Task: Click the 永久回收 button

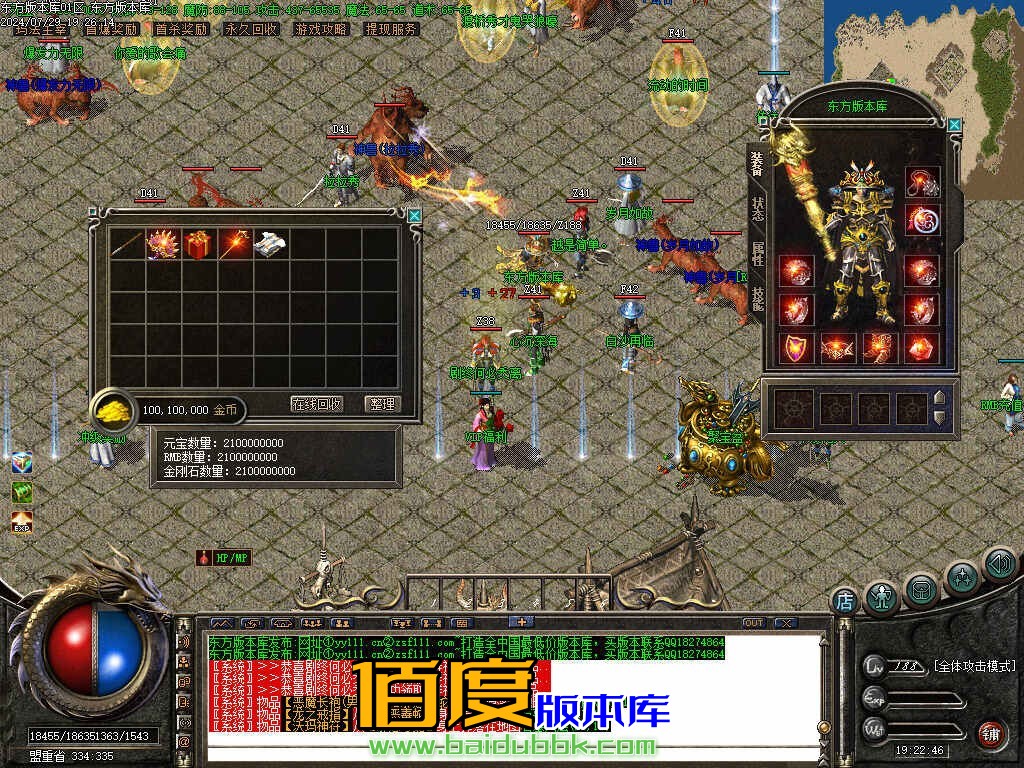Action: [251, 29]
